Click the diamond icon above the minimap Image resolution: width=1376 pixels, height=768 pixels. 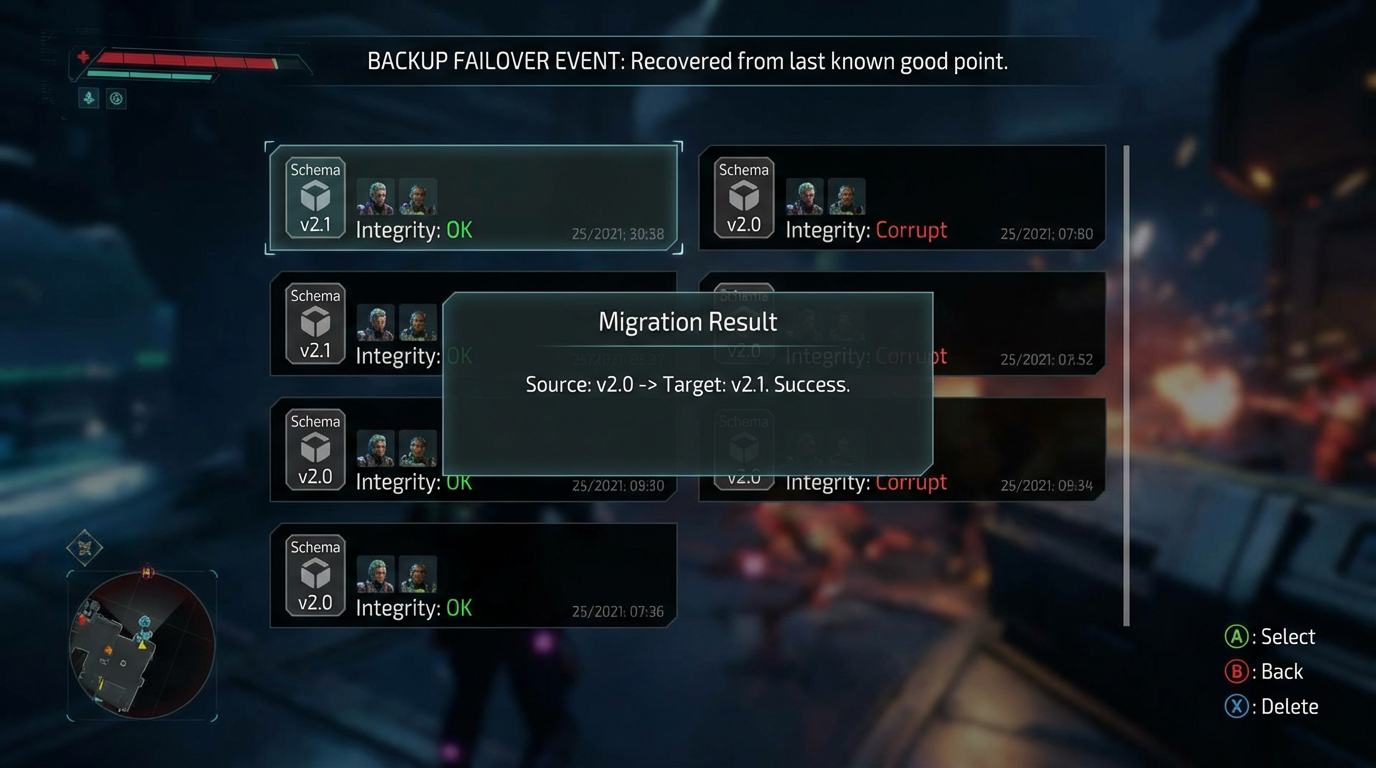pyautogui.click(x=85, y=548)
